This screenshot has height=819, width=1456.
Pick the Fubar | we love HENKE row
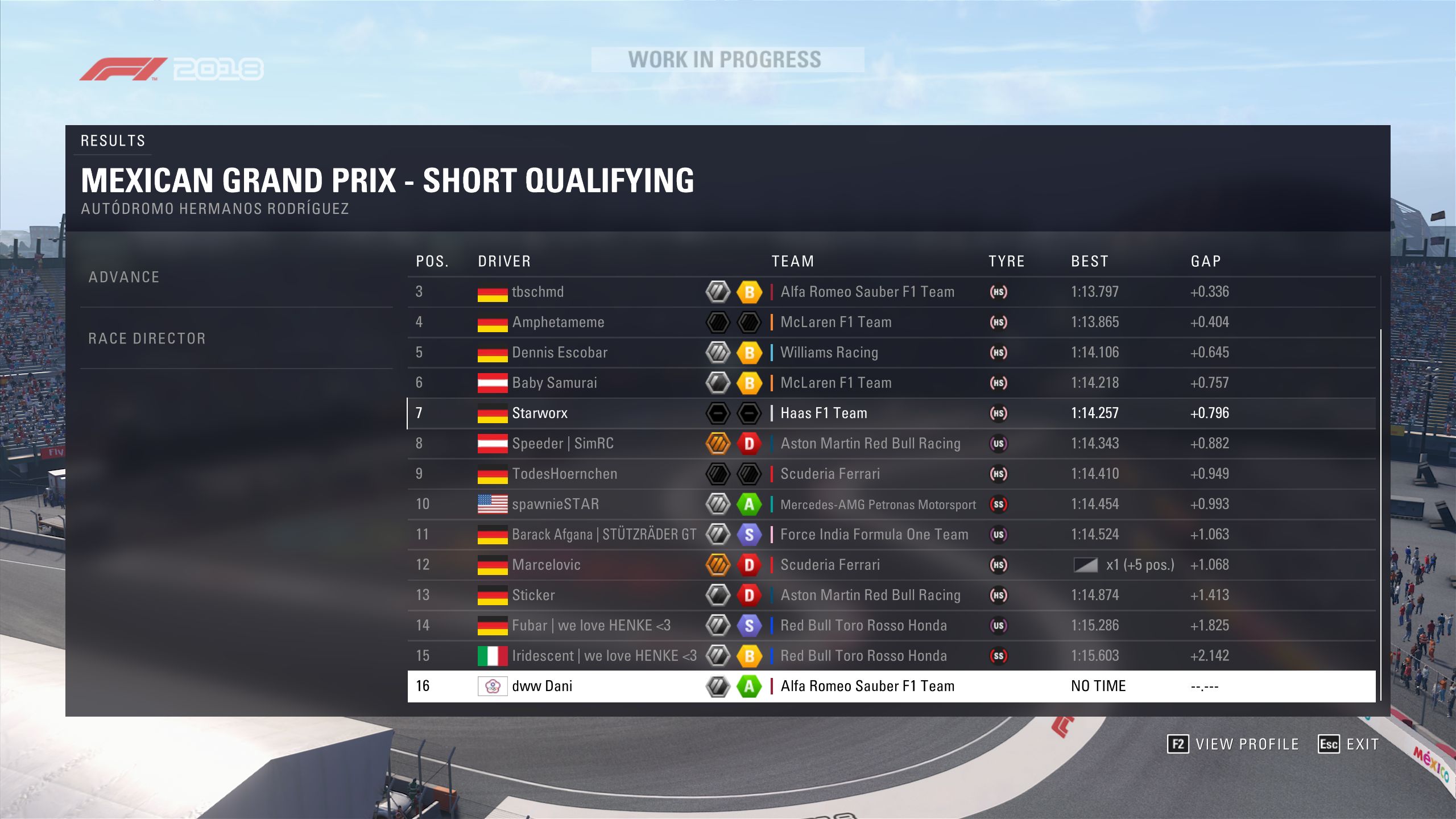(x=591, y=626)
